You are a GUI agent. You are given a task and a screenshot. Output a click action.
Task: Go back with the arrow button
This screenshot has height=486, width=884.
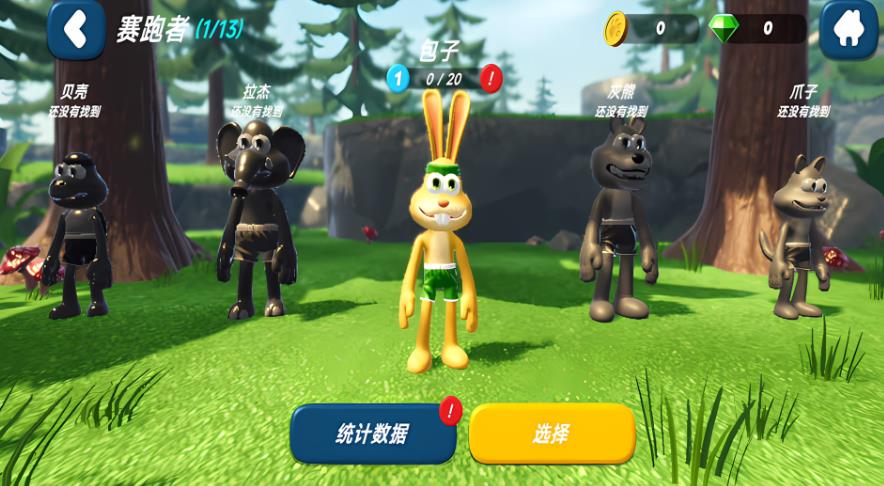click(x=75, y=29)
